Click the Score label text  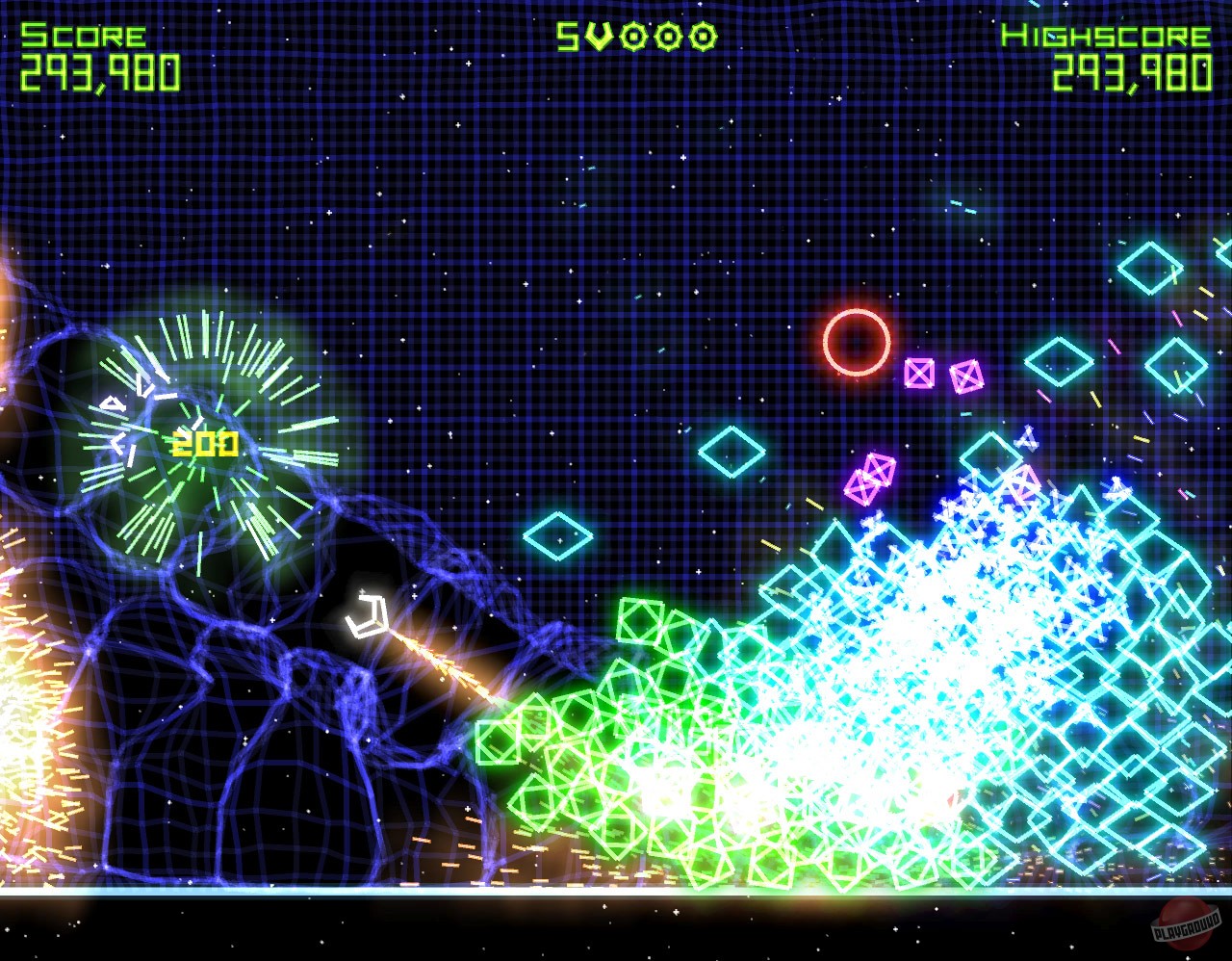point(82,37)
